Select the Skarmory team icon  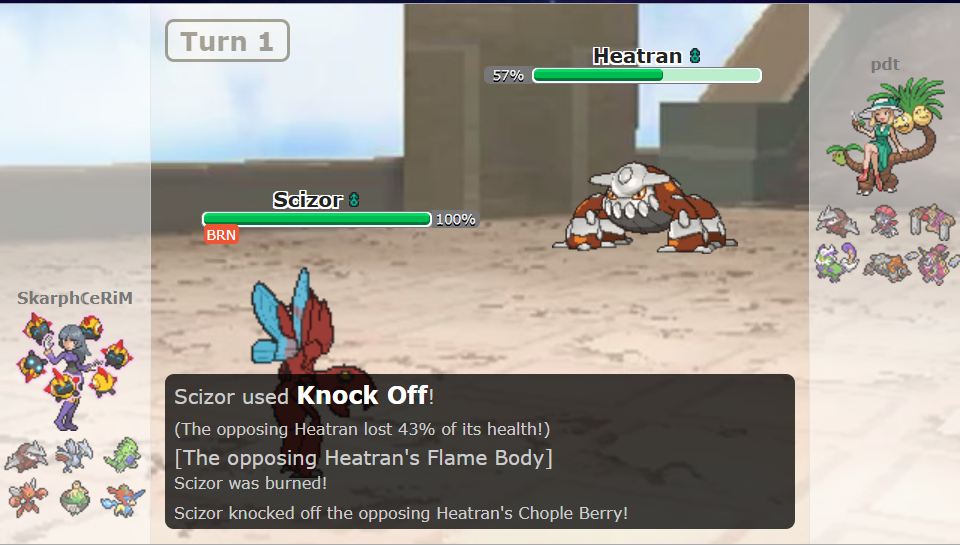point(74,455)
